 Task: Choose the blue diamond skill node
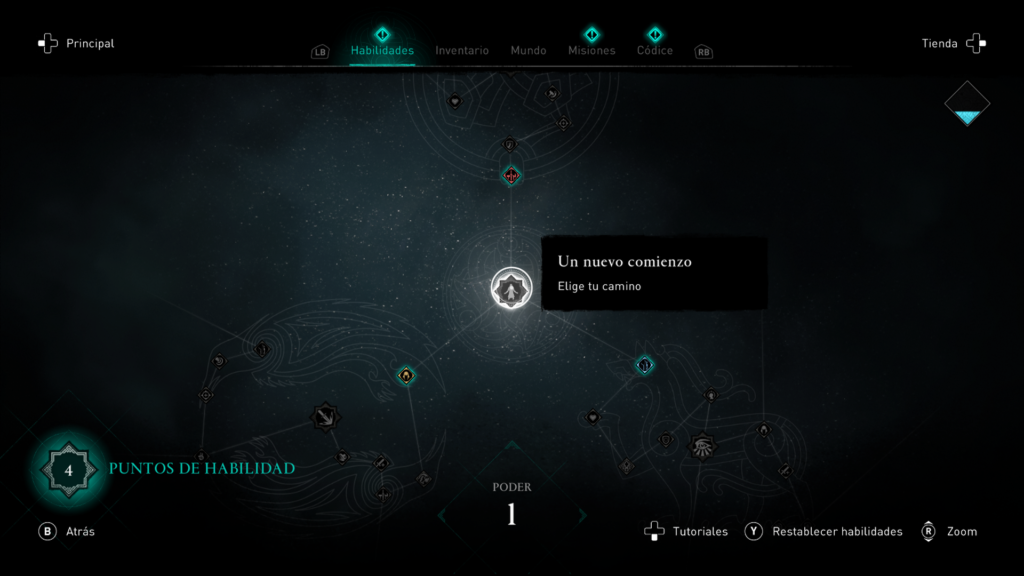[x=645, y=365]
